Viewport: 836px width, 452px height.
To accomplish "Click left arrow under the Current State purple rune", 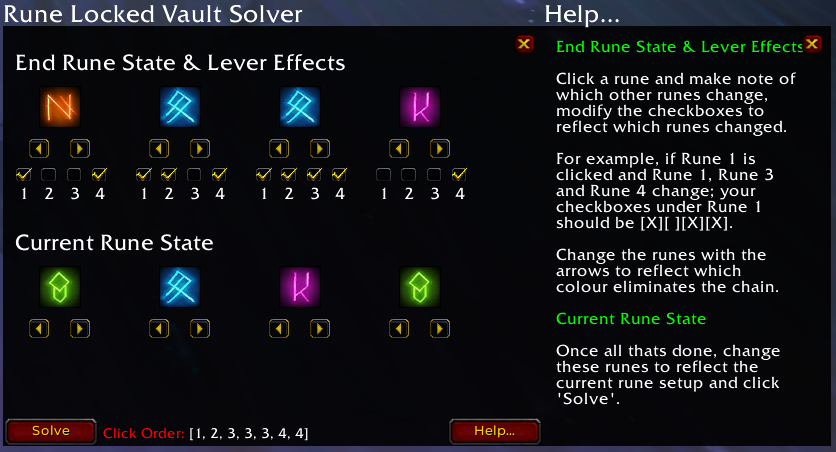I will coord(279,327).
